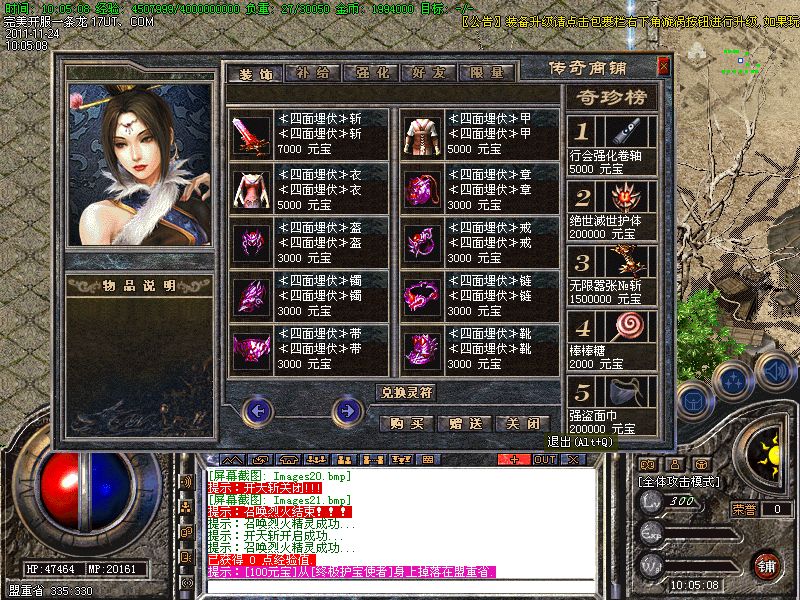800x600 pixels.
Task: Buy the selected item with 购买
Action: 406,423
